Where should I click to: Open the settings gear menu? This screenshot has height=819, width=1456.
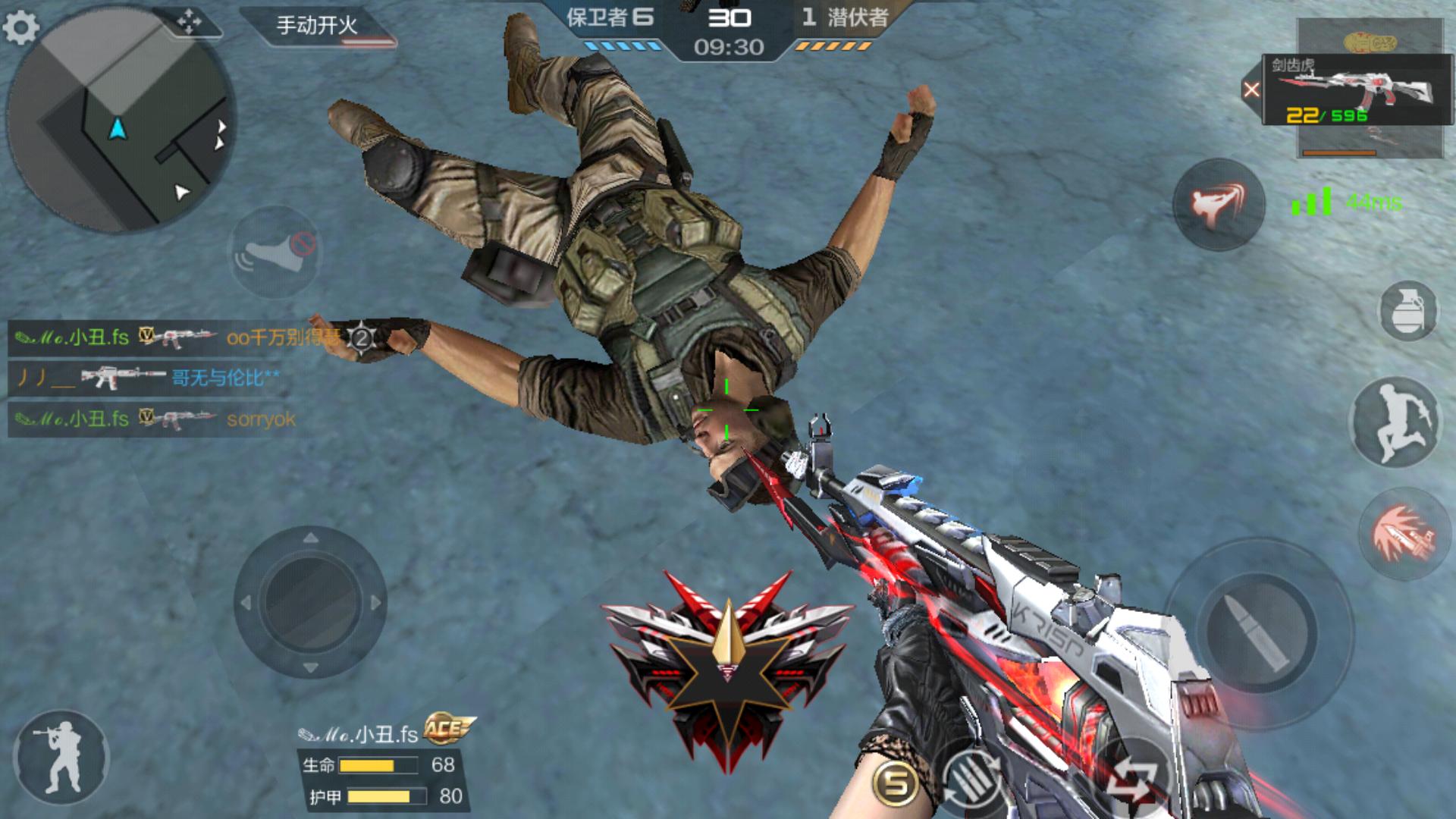(x=21, y=27)
